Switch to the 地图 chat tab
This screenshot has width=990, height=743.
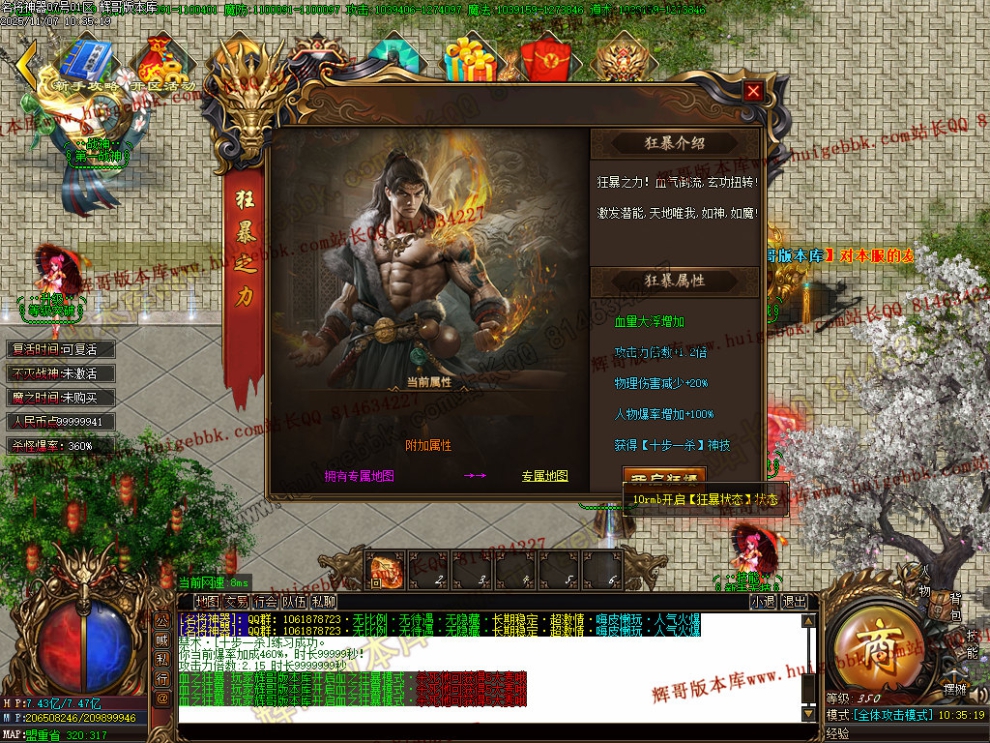tap(207, 602)
